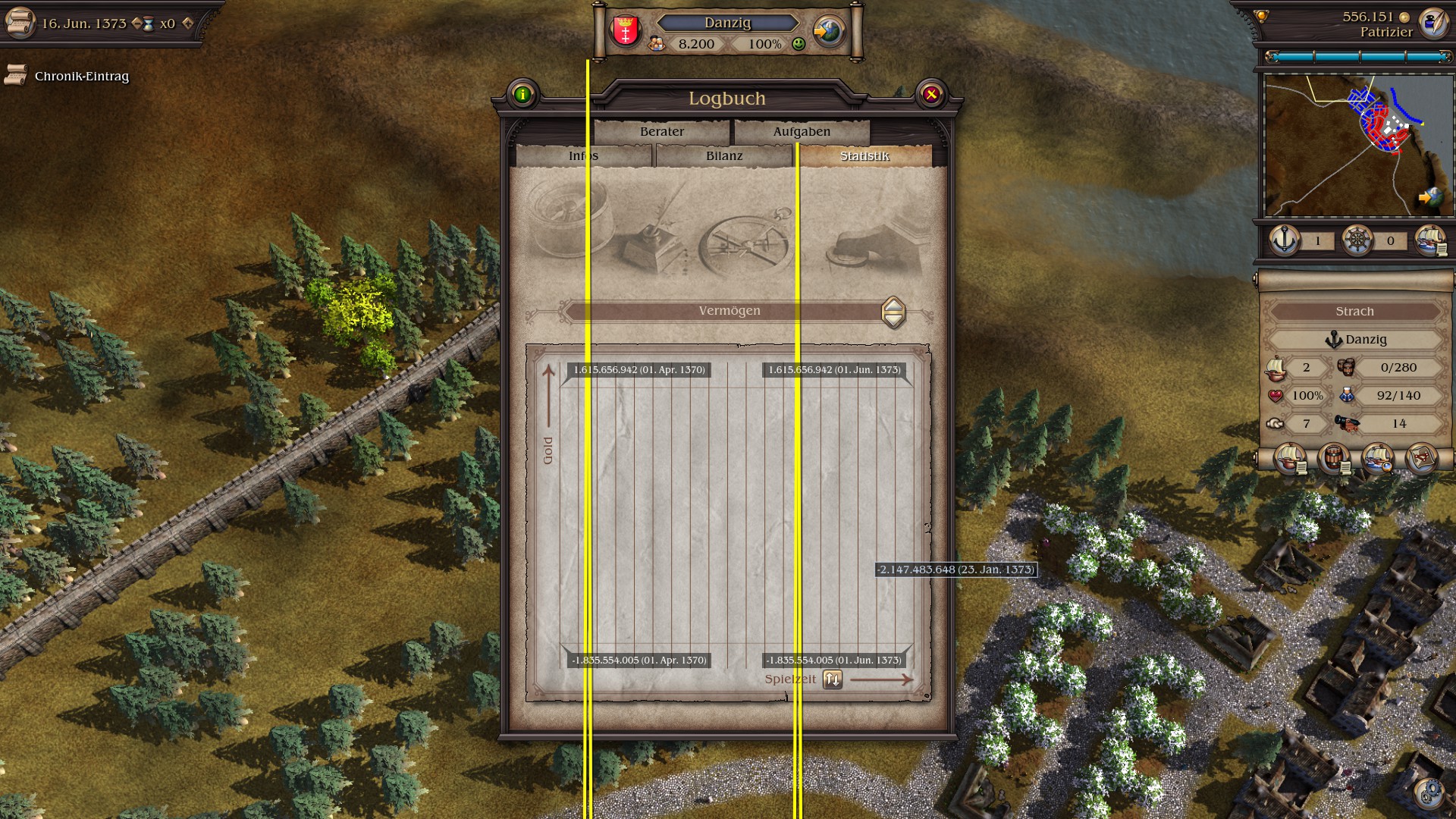This screenshot has width=1456, height=819.
Task: Toggle the smiley satisfaction indicator beside 100%
Action: (798, 45)
